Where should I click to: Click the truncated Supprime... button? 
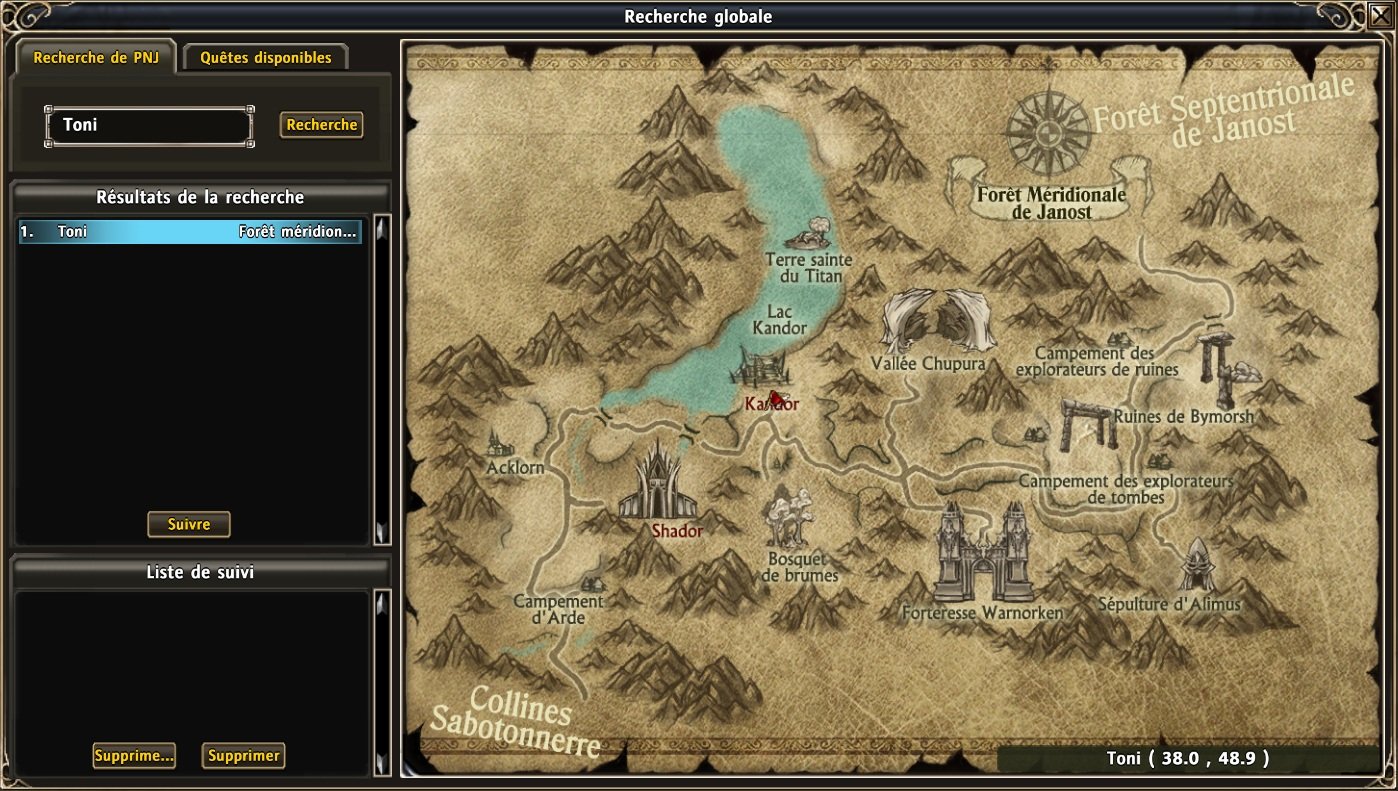click(134, 756)
